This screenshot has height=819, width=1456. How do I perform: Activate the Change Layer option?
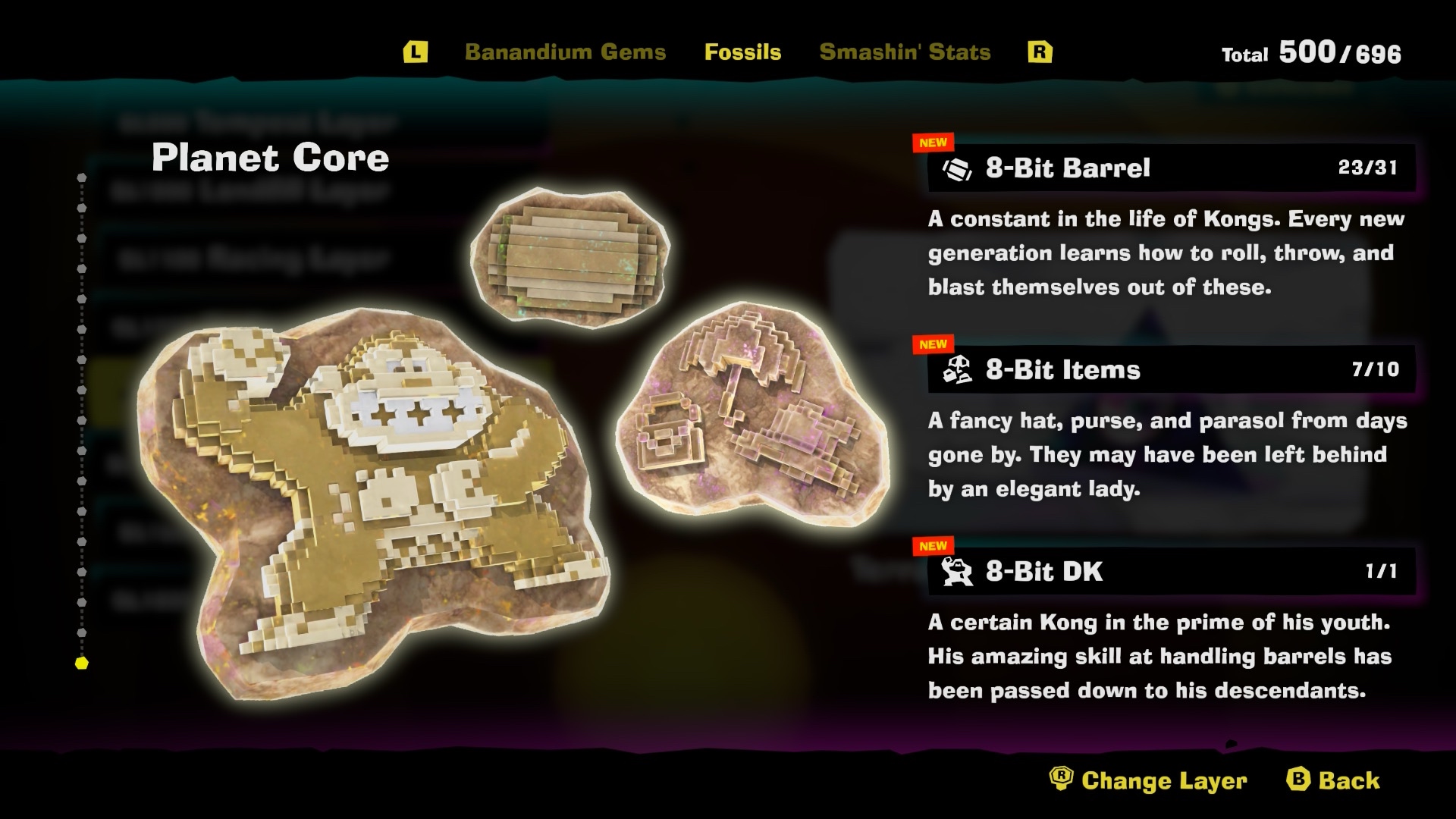click(1148, 780)
